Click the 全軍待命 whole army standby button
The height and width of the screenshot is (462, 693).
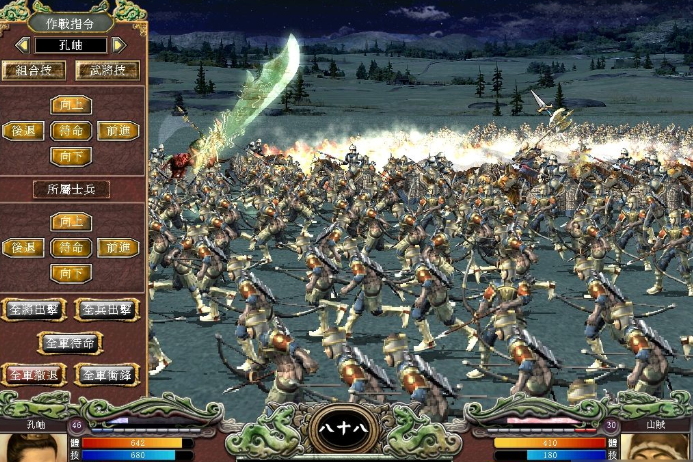(x=70, y=342)
